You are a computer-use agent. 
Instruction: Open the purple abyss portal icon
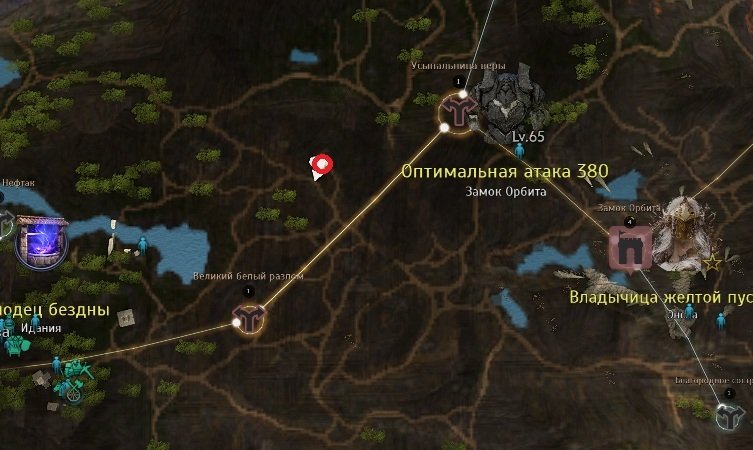coord(41,243)
